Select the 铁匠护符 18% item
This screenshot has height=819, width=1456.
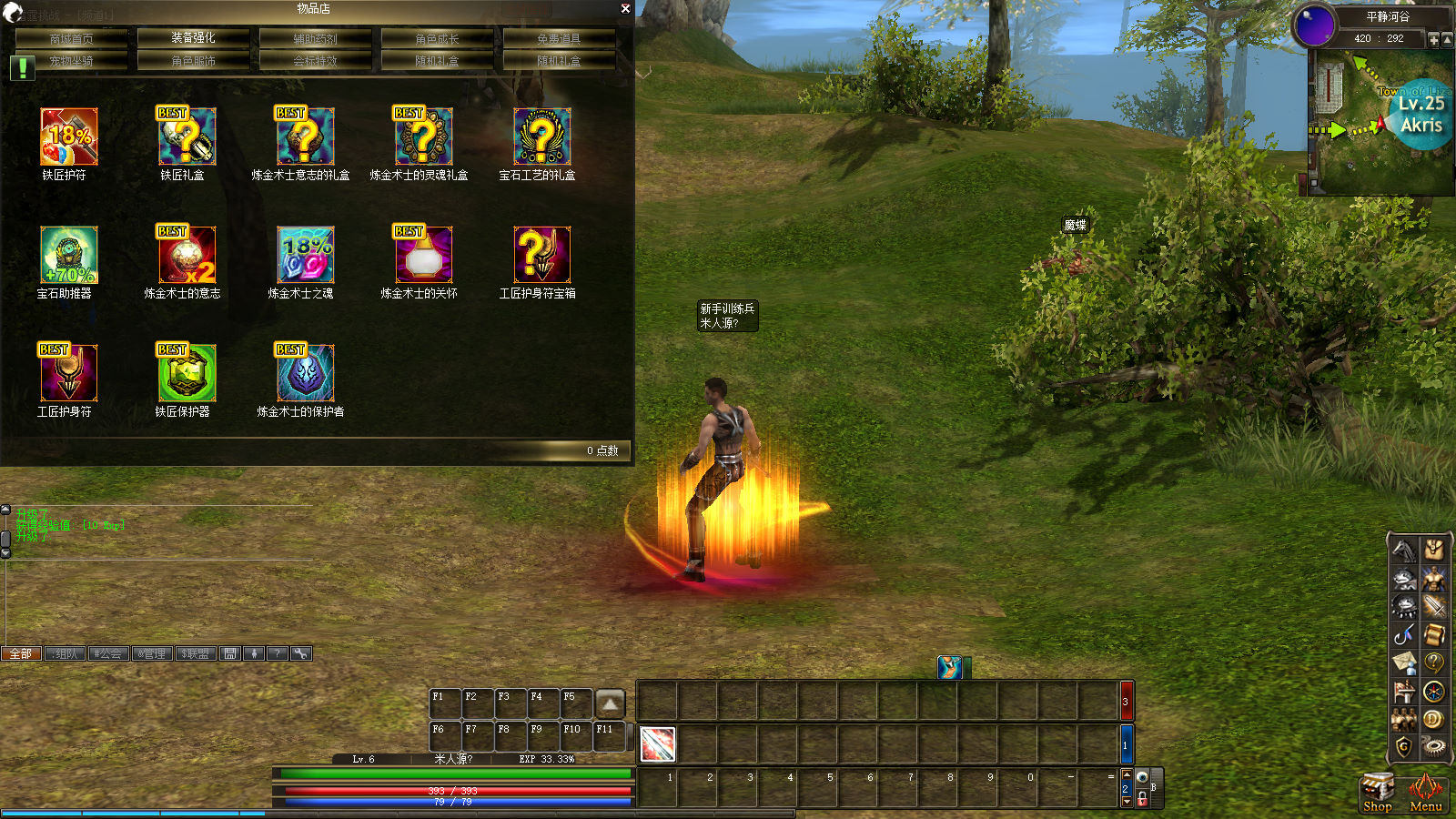pos(68,136)
